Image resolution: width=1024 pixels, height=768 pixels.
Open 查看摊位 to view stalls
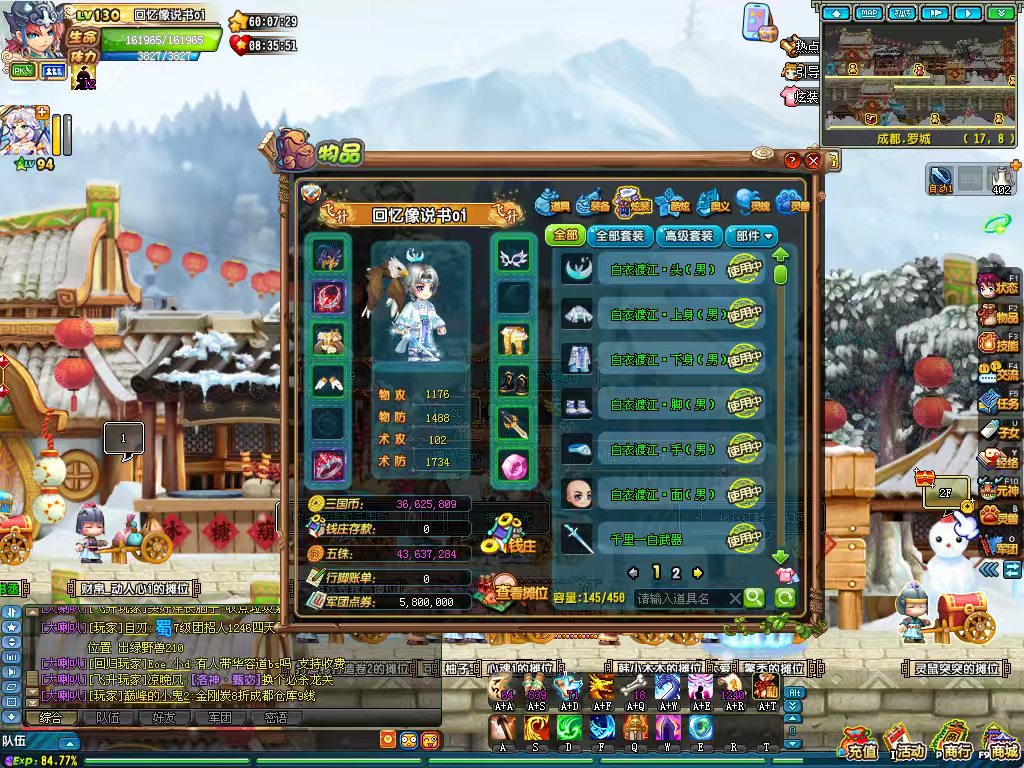[514, 591]
